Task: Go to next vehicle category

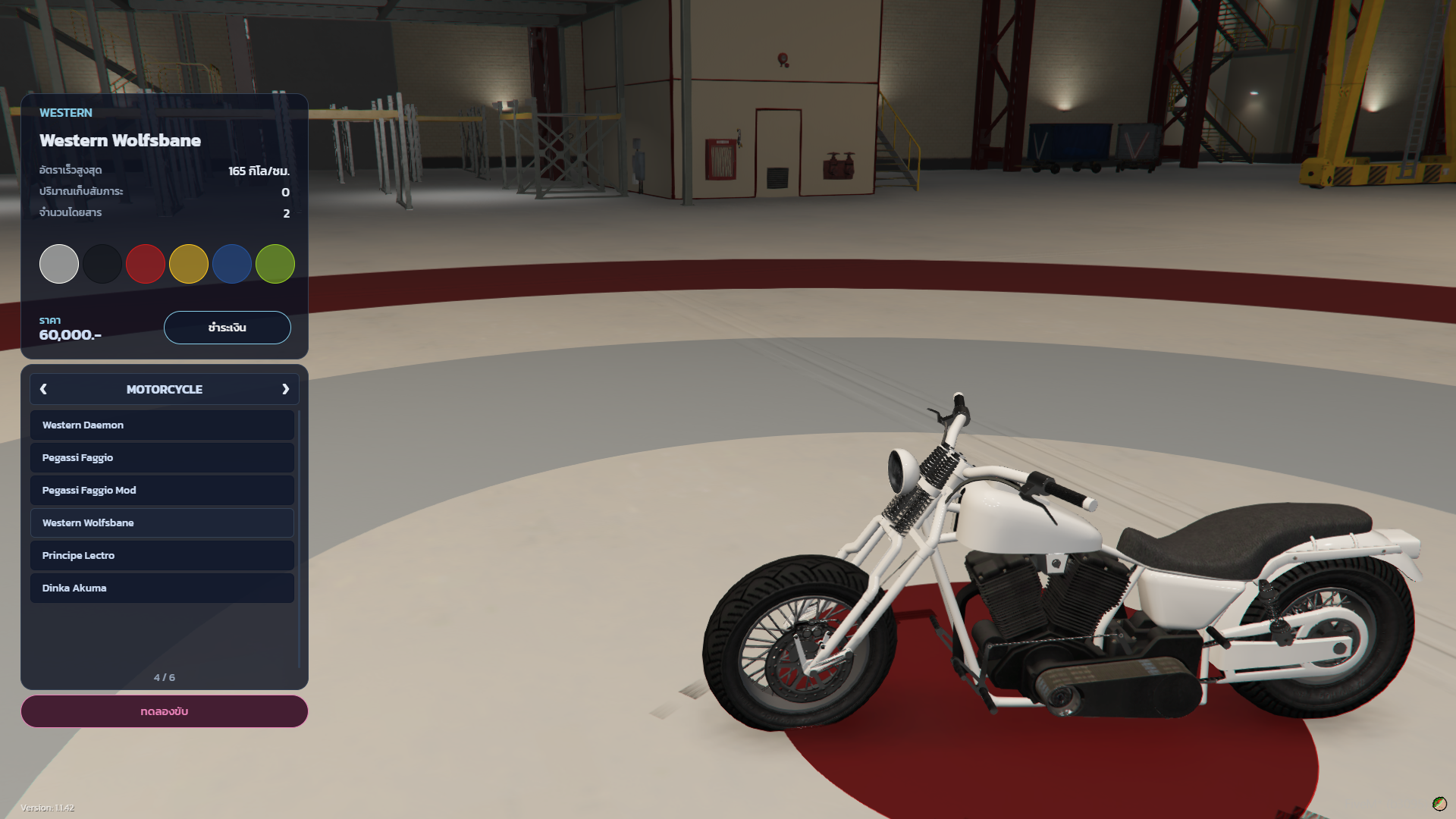Action: point(286,389)
